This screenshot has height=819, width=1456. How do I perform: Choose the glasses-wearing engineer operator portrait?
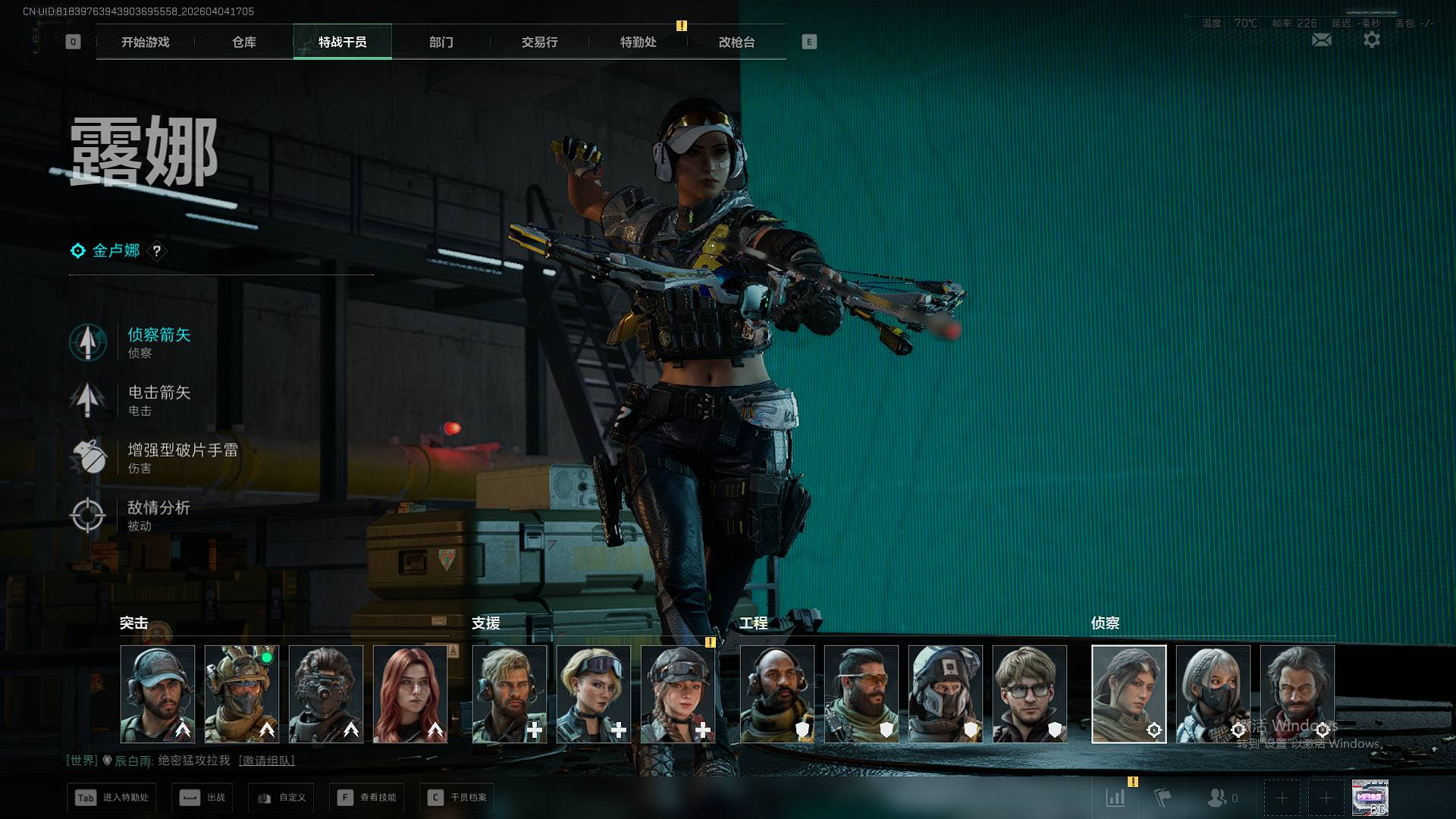coord(1029,694)
